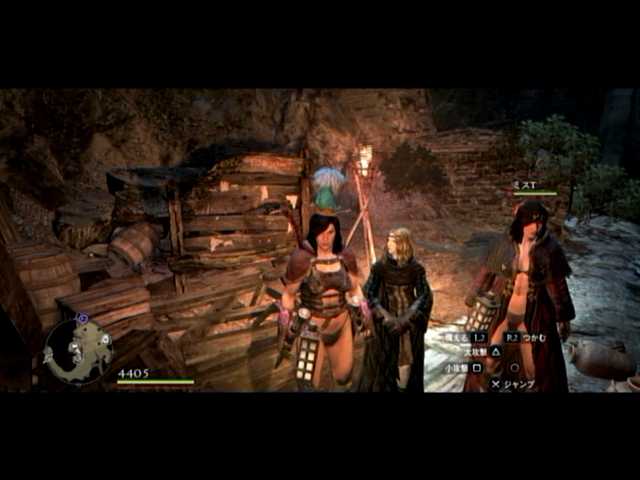Image resolution: width=640 pixels, height=480 pixels.
Task: Click the circular minimap
Action: coord(78,351)
